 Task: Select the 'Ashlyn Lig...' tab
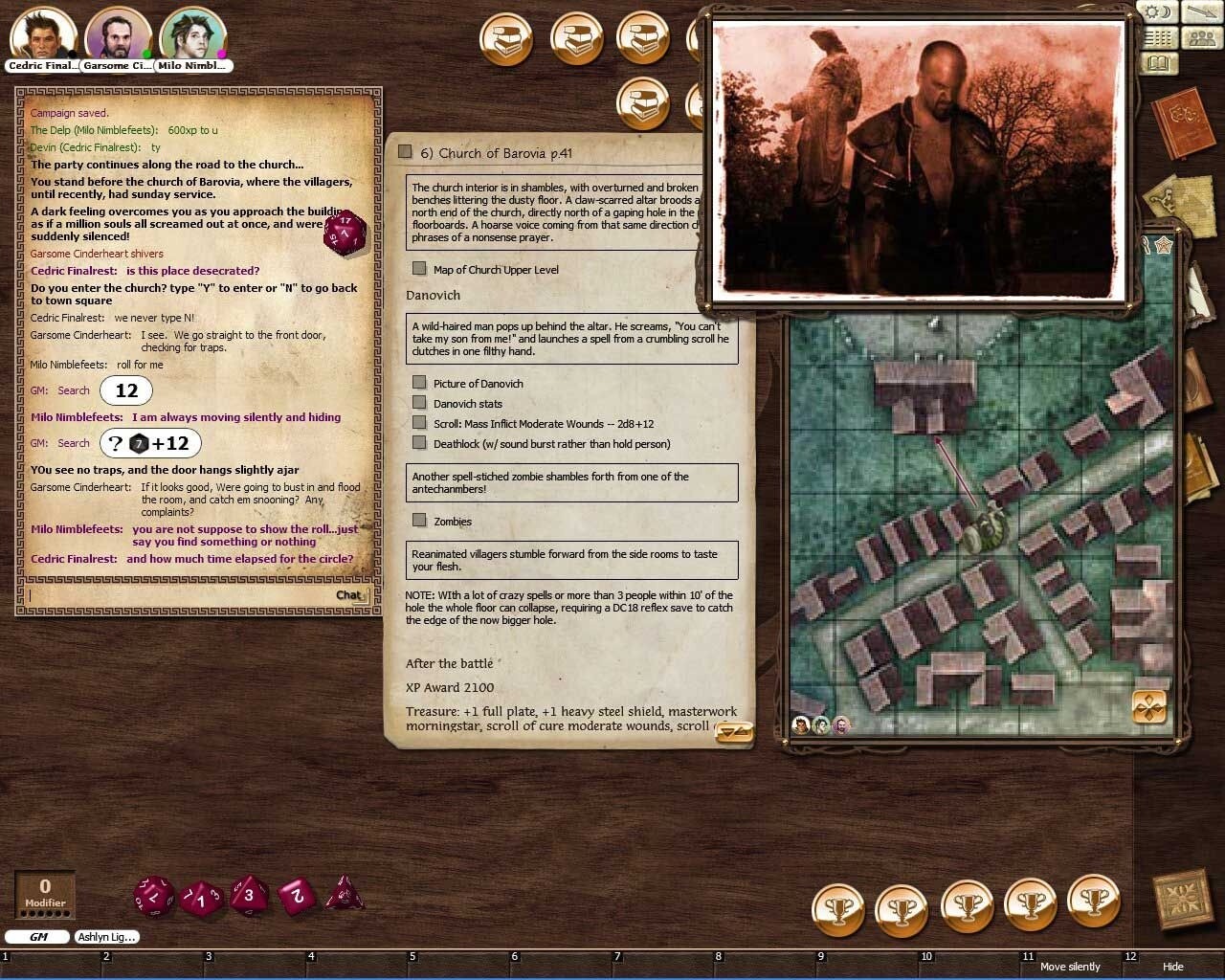click(106, 937)
